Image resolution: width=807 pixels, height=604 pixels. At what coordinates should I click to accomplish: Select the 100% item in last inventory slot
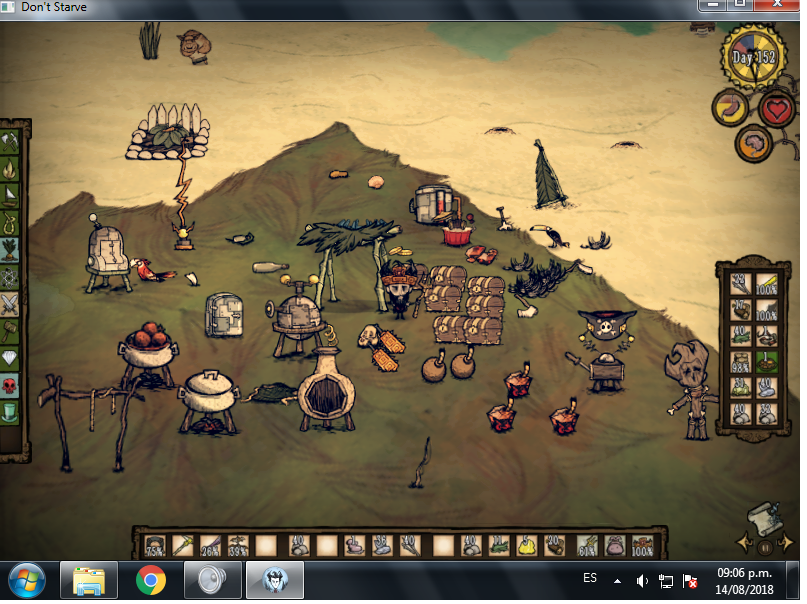pyautogui.click(x=643, y=546)
